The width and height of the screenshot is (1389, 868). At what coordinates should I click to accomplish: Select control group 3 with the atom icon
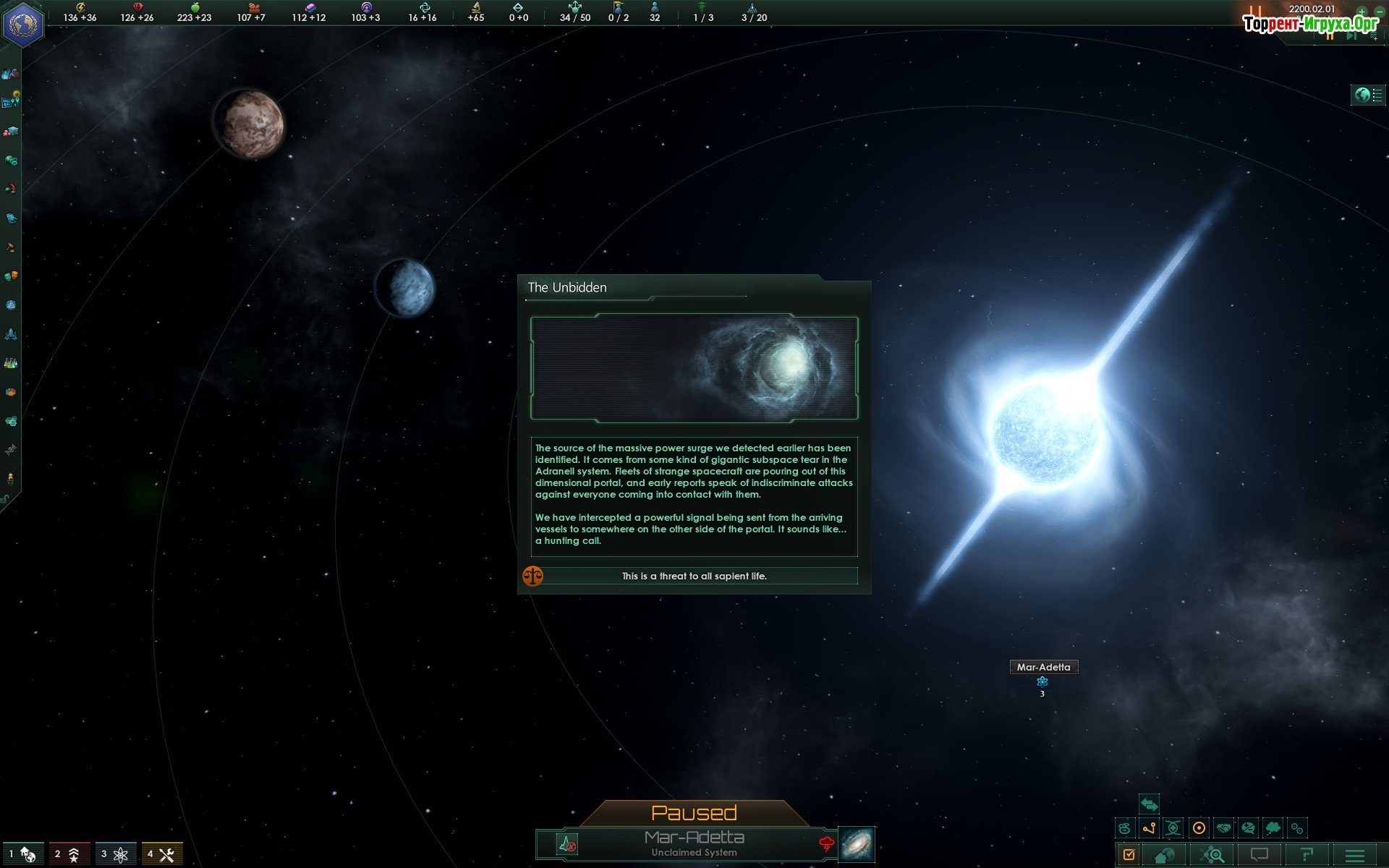coord(115,854)
